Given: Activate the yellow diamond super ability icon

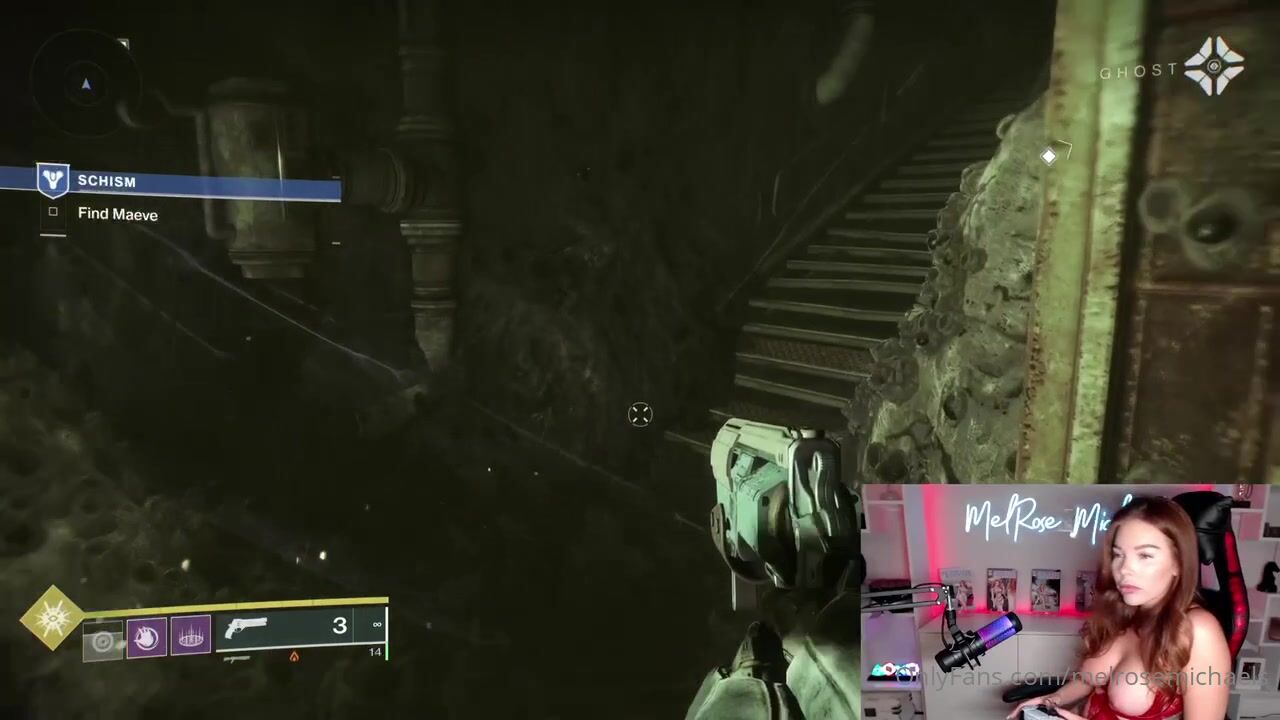Looking at the screenshot, I should [x=52, y=619].
